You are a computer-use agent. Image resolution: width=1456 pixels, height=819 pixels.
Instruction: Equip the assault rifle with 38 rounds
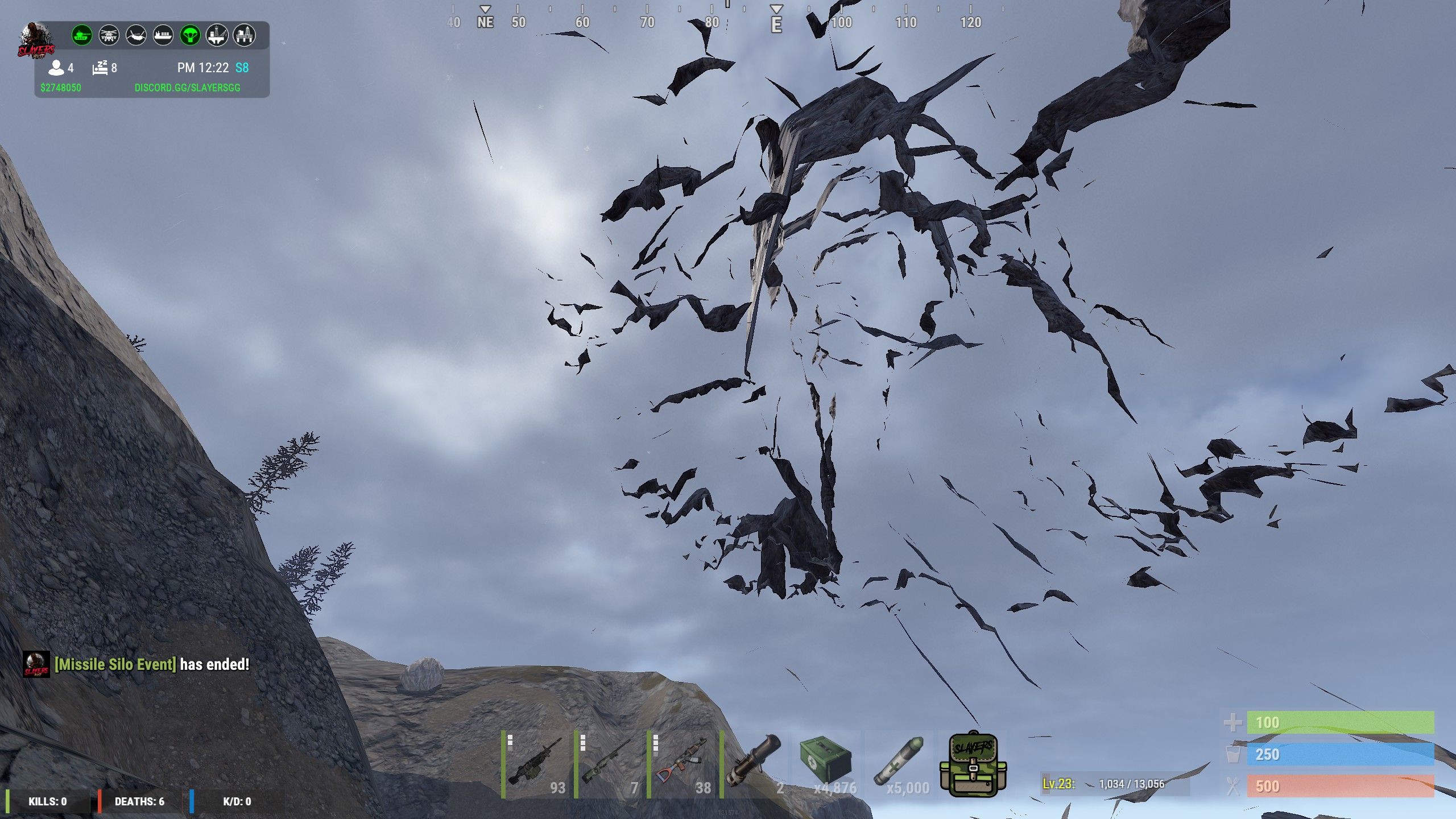[681, 764]
